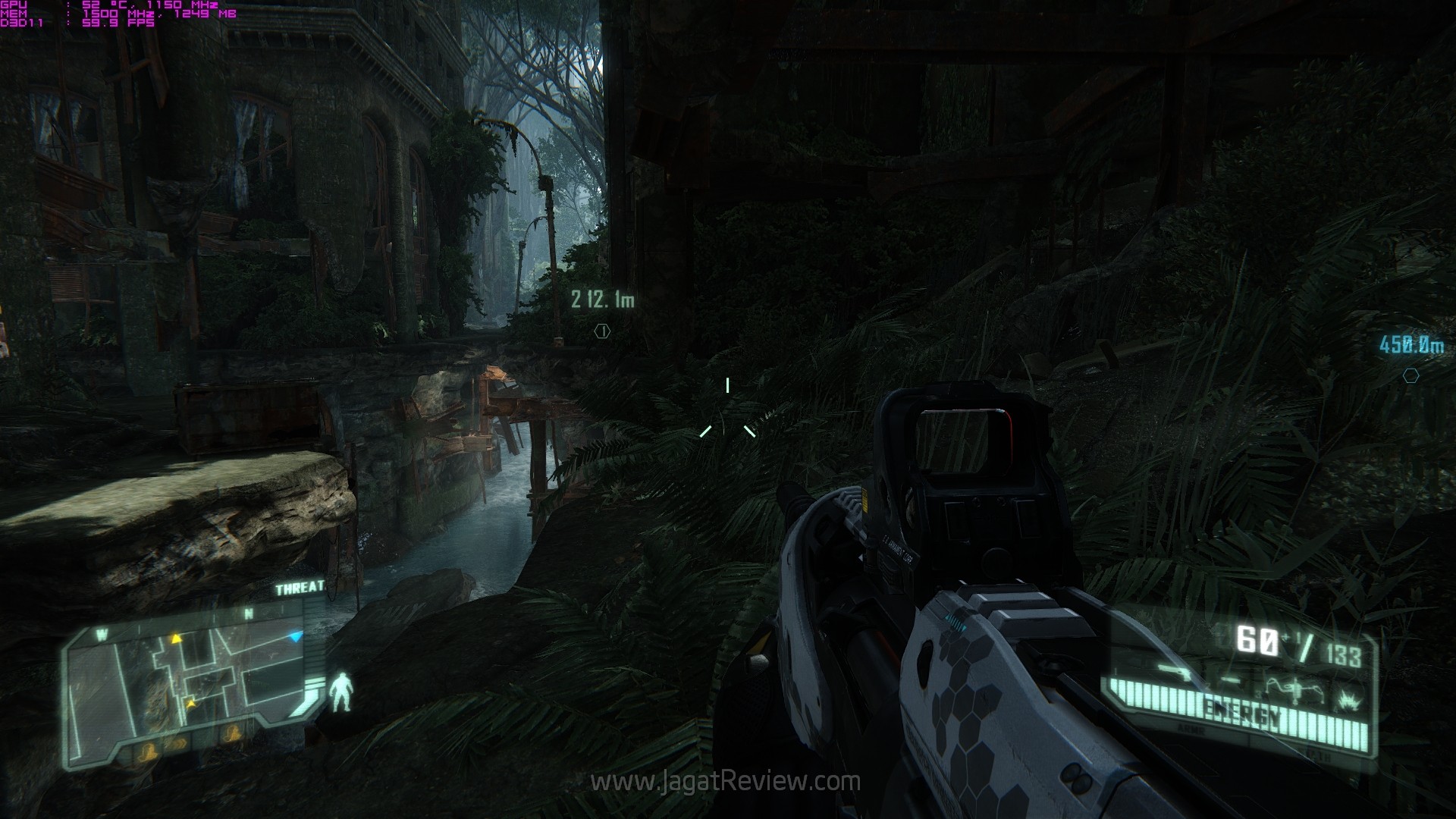Click the nanosuit stance silhouette icon
This screenshot has height=819, width=1456.
[x=342, y=692]
